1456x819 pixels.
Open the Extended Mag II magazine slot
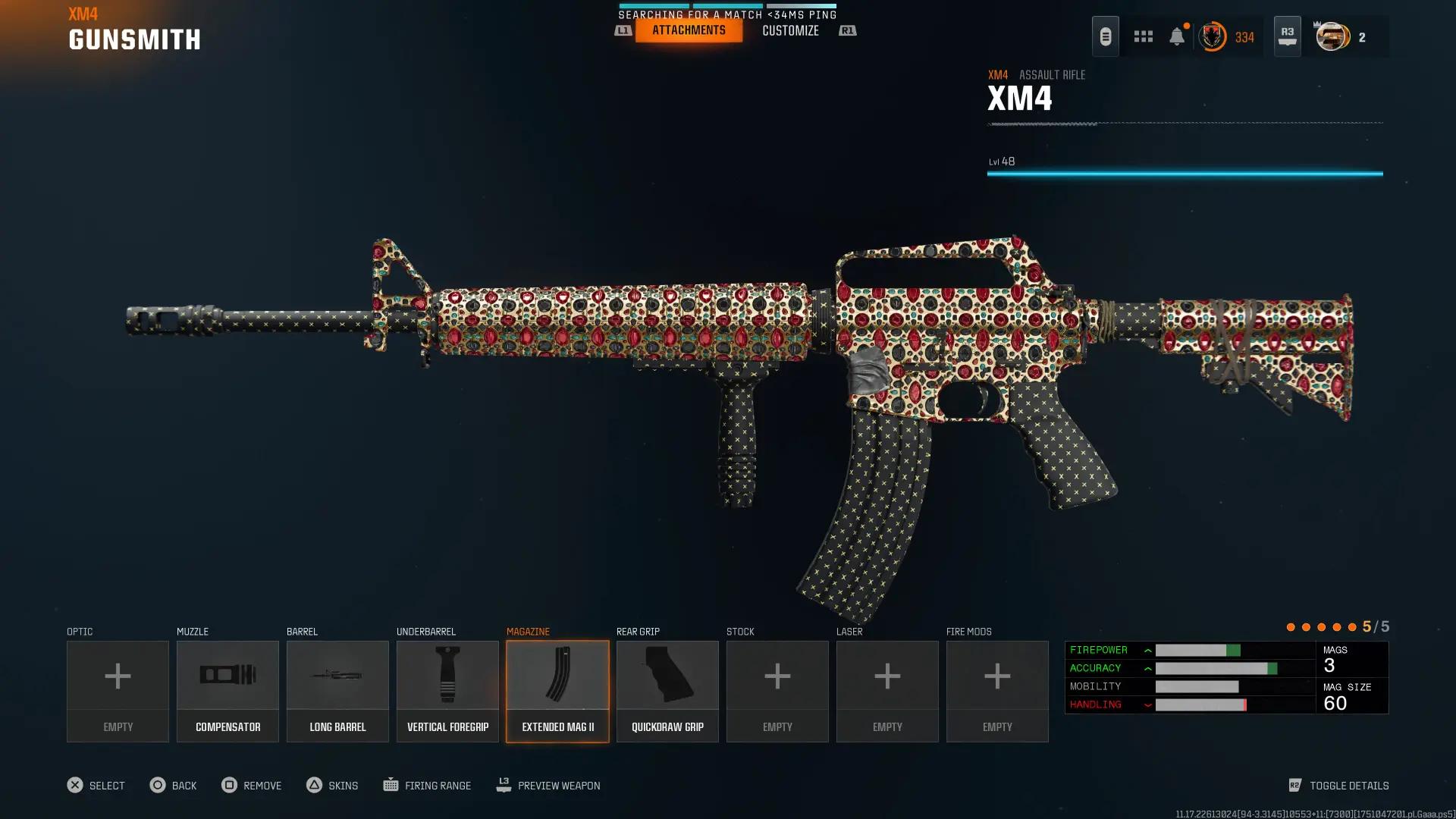(557, 691)
